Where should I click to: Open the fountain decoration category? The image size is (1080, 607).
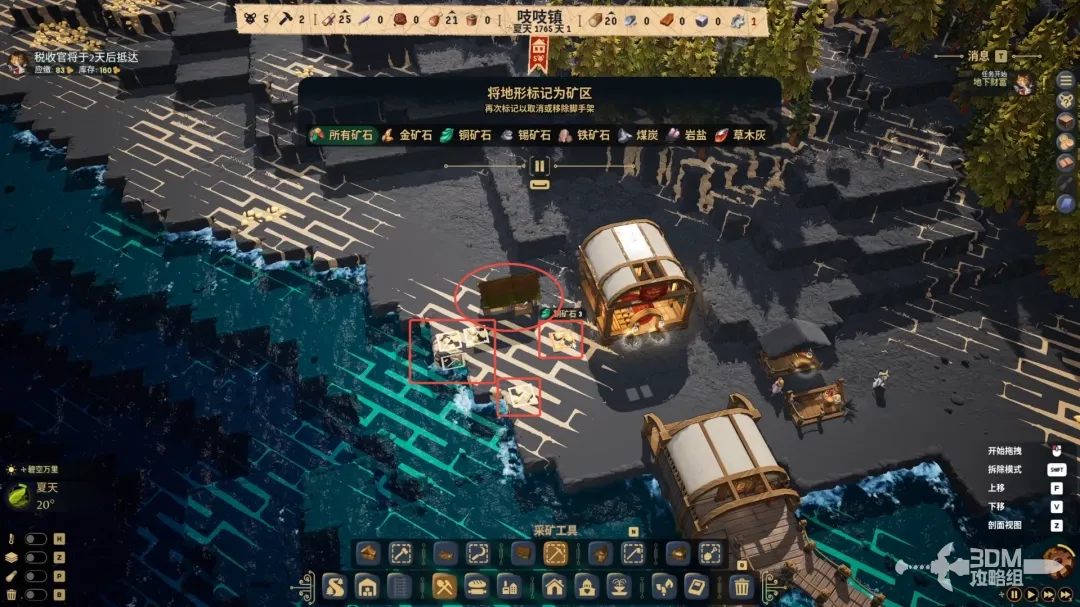tap(618, 587)
